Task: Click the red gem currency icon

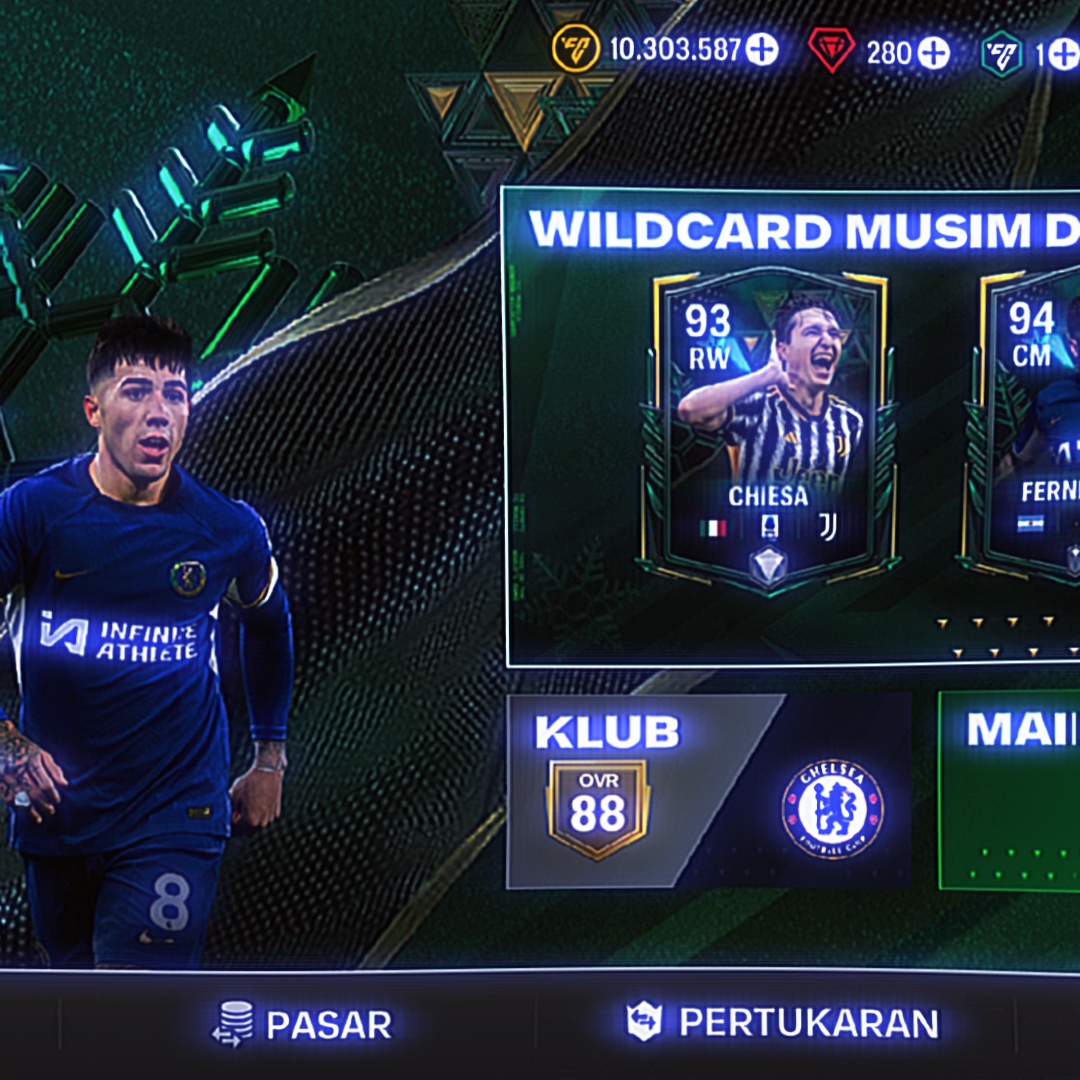Action: pyautogui.click(x=831, y=50)
